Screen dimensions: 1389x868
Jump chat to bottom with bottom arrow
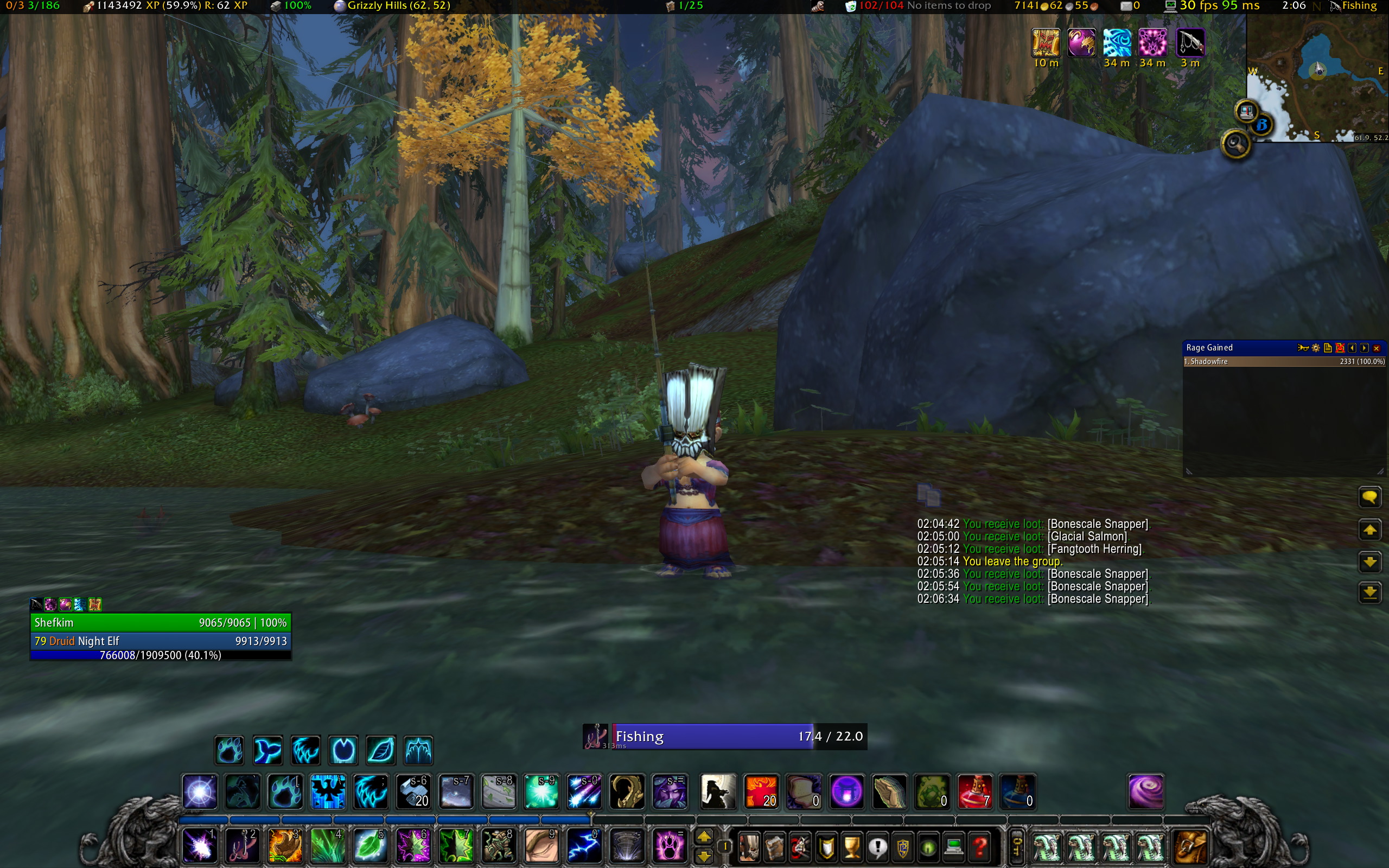(1369, 592)
